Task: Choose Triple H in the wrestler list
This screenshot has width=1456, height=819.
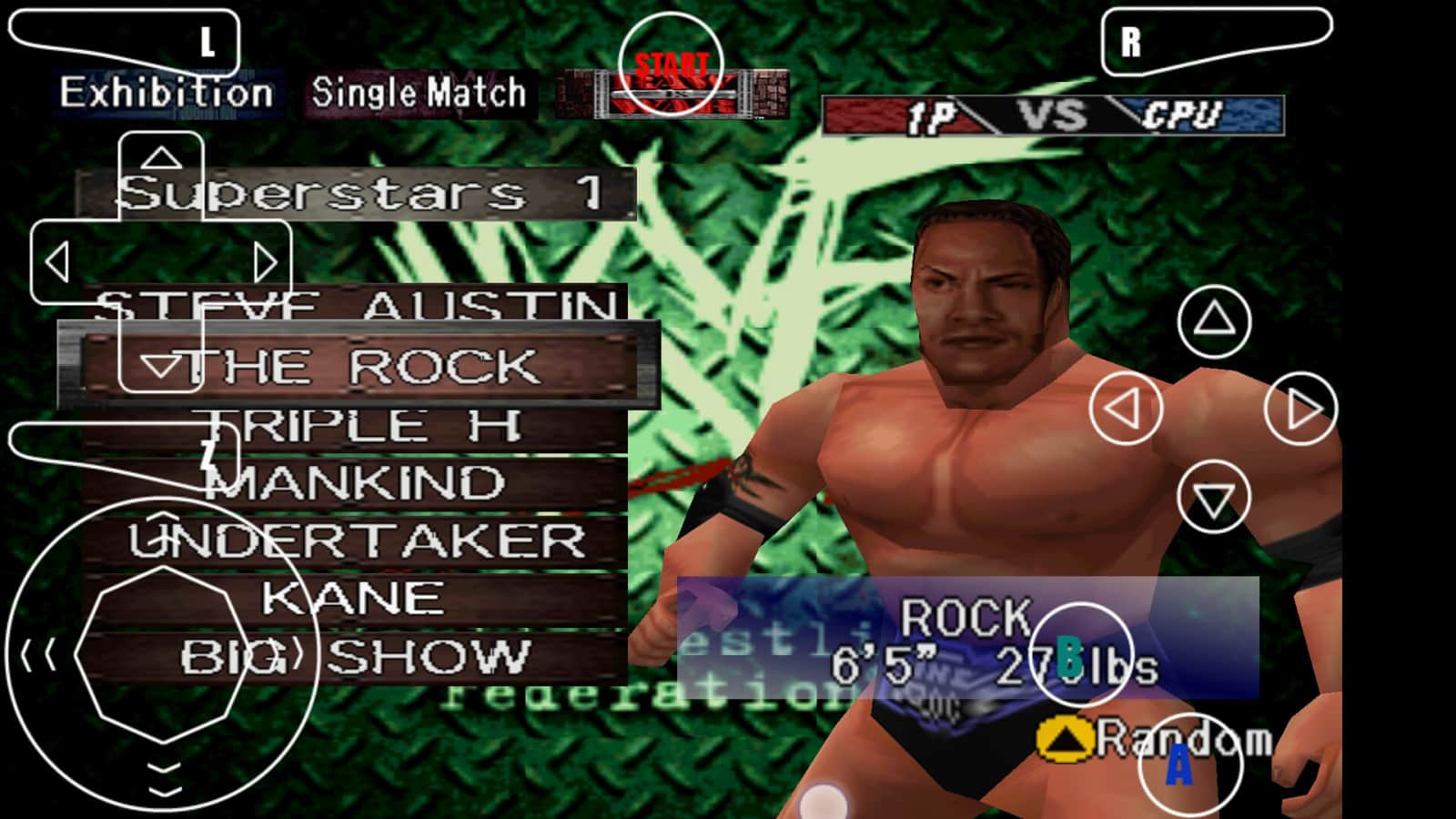Action: click(x=359, y=426)
